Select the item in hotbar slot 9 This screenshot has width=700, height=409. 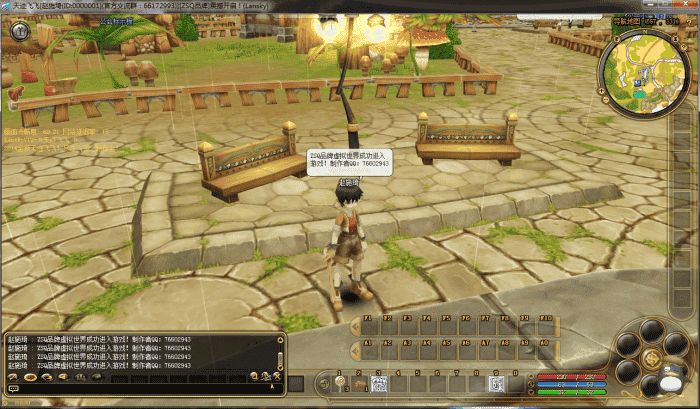coord(495,383)
